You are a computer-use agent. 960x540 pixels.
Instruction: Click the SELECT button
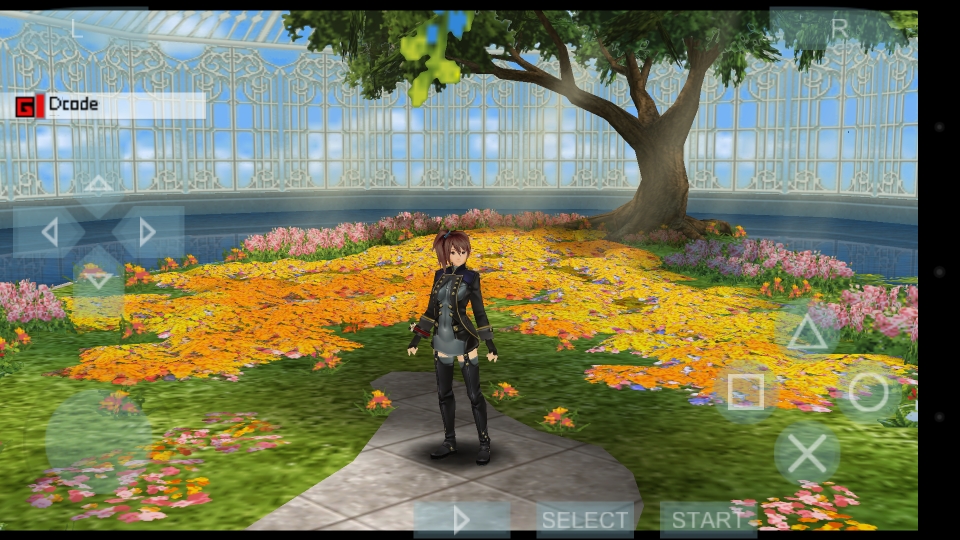pyautogui.click(x=585, y=520)
